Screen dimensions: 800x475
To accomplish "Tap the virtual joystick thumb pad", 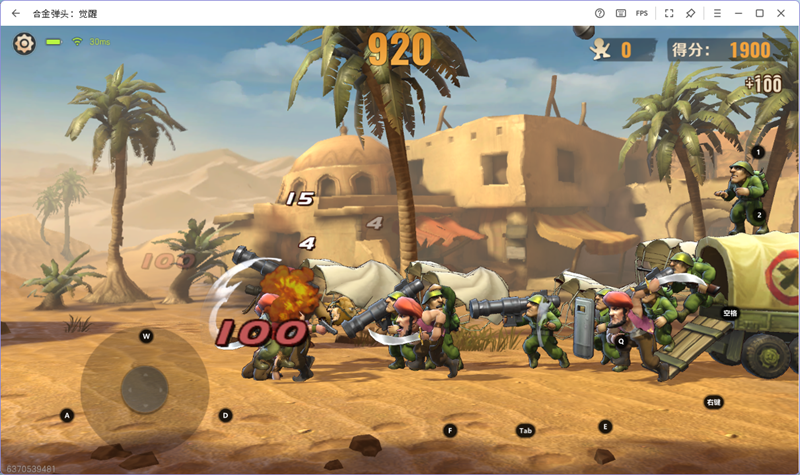I will pos(145,385).
